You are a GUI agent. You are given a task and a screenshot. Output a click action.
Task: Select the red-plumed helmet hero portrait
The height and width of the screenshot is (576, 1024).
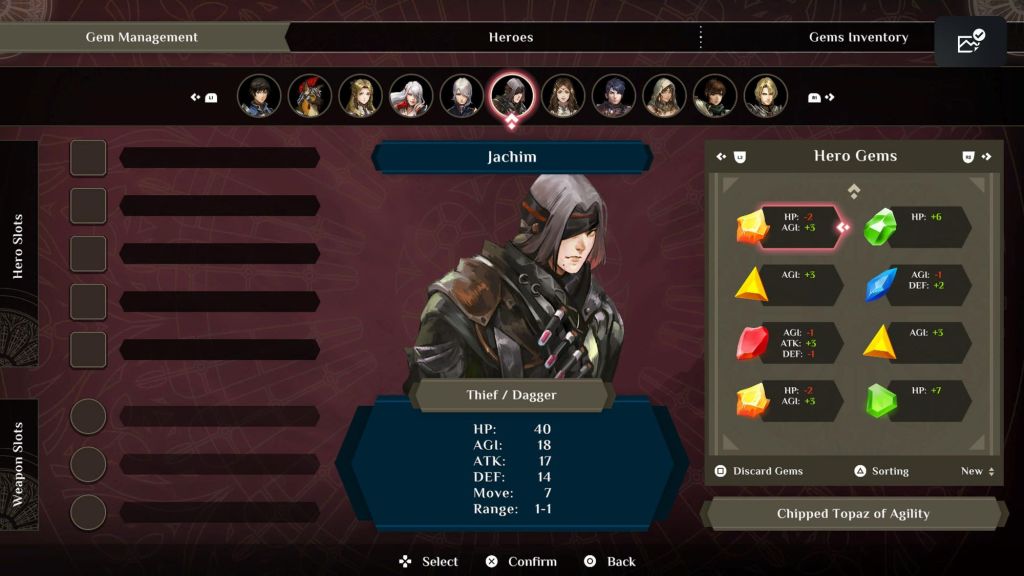310,96
